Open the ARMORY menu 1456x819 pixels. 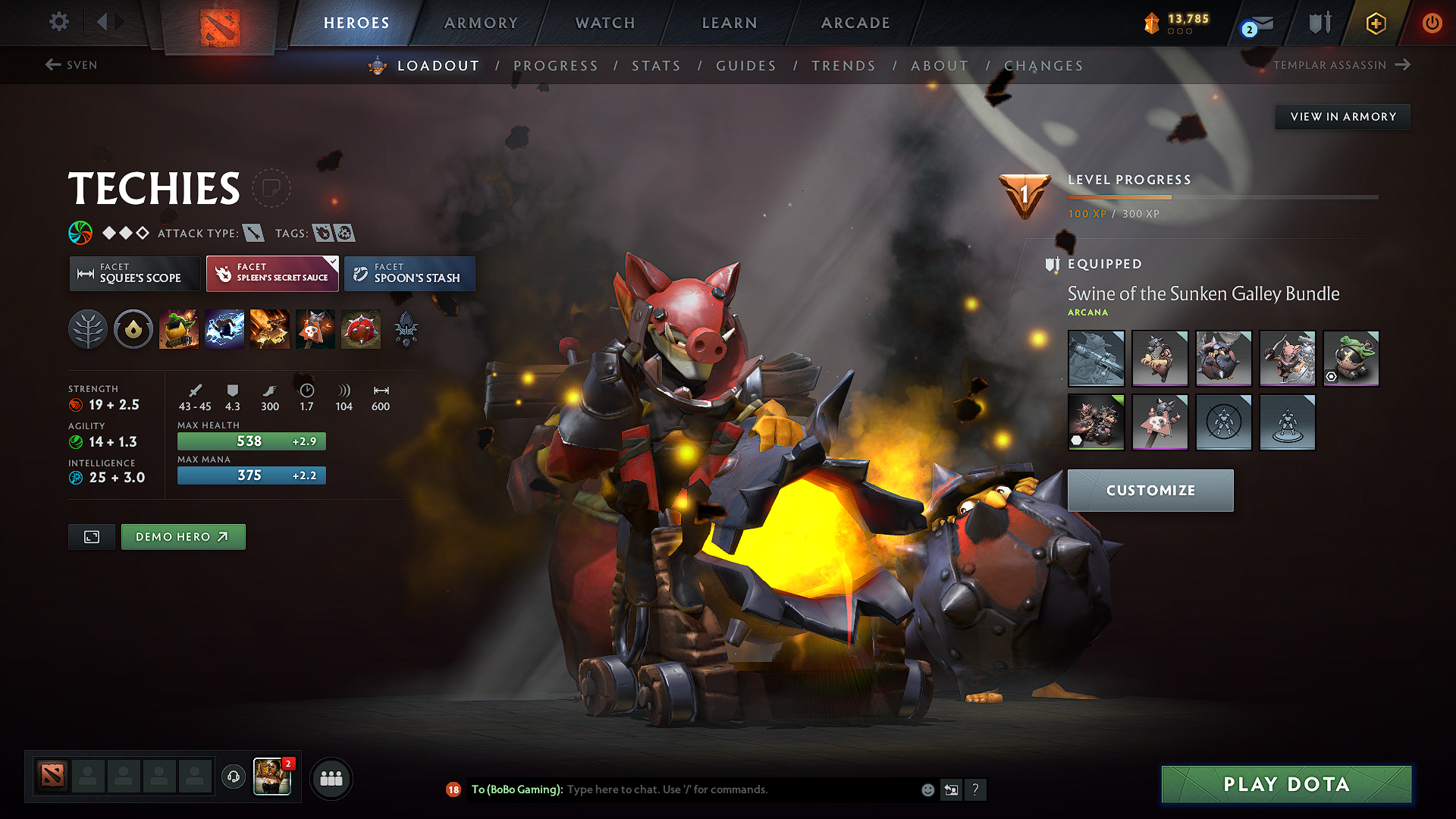pos(481,23)
